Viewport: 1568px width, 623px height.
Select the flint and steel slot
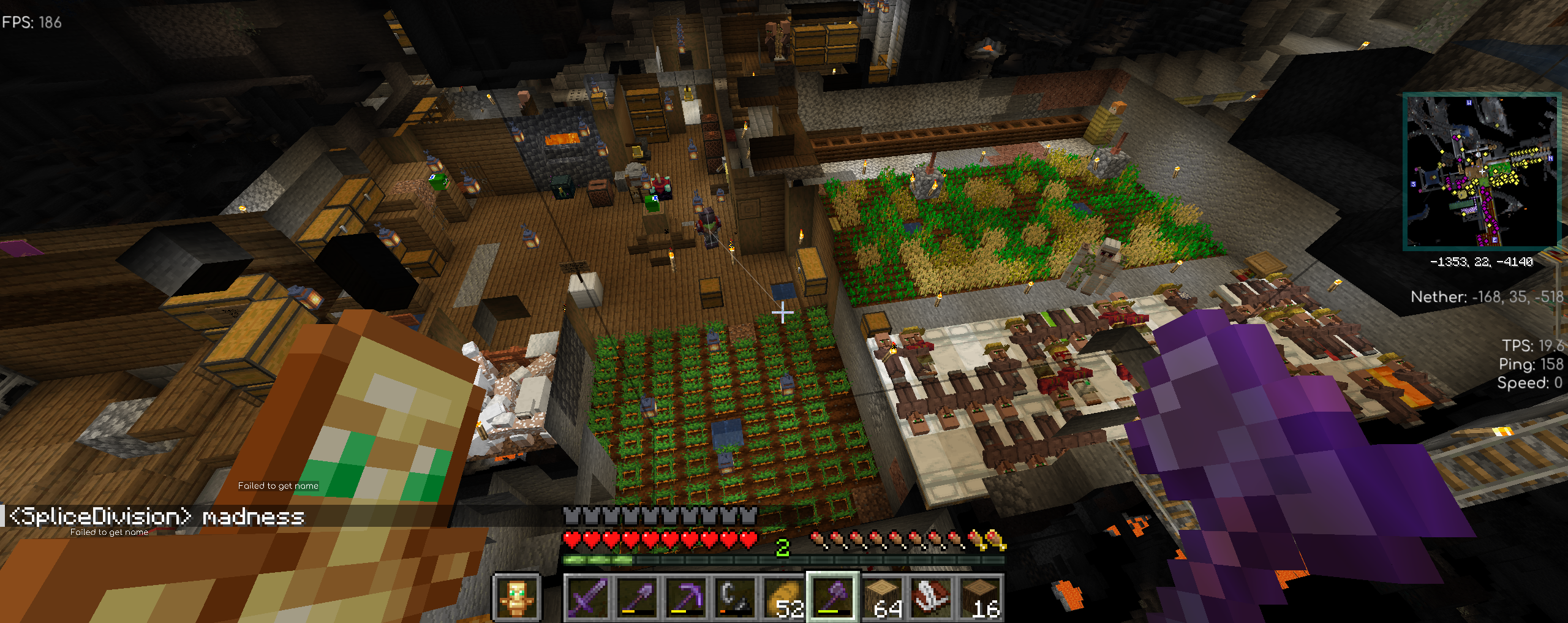[x=734, y=597]
